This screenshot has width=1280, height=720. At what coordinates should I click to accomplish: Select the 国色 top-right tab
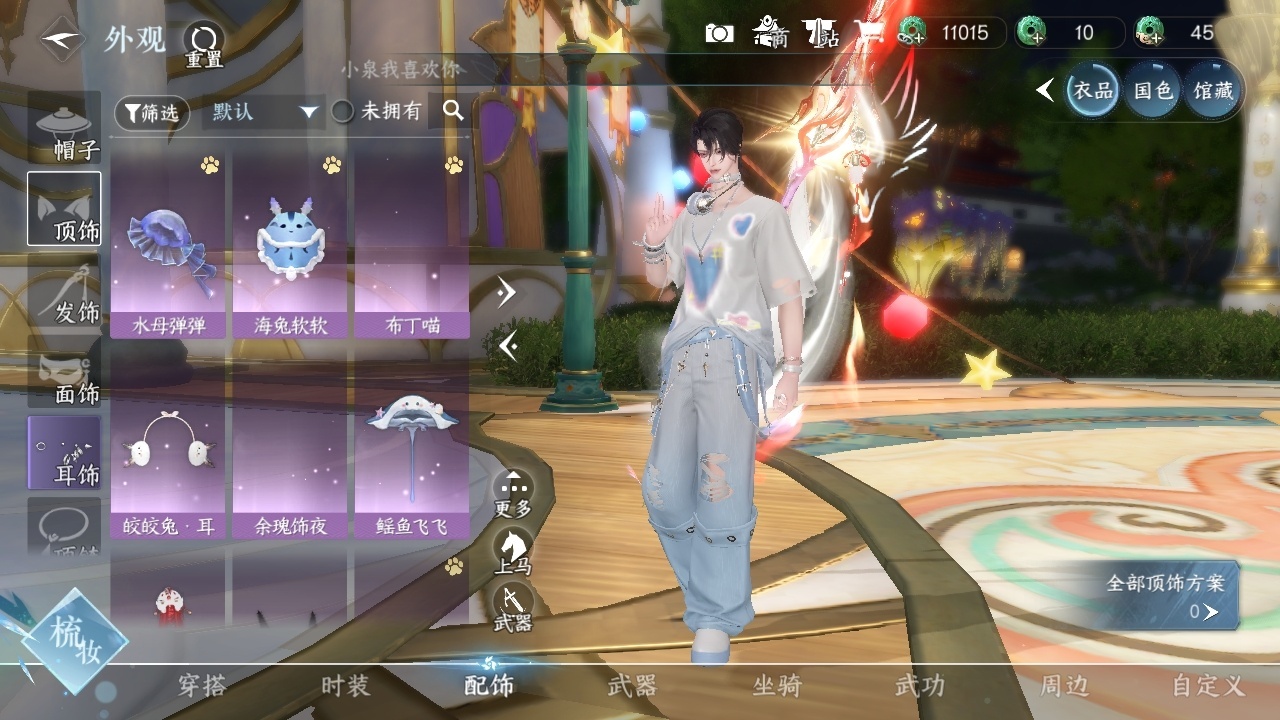(x=1152, y=91)
